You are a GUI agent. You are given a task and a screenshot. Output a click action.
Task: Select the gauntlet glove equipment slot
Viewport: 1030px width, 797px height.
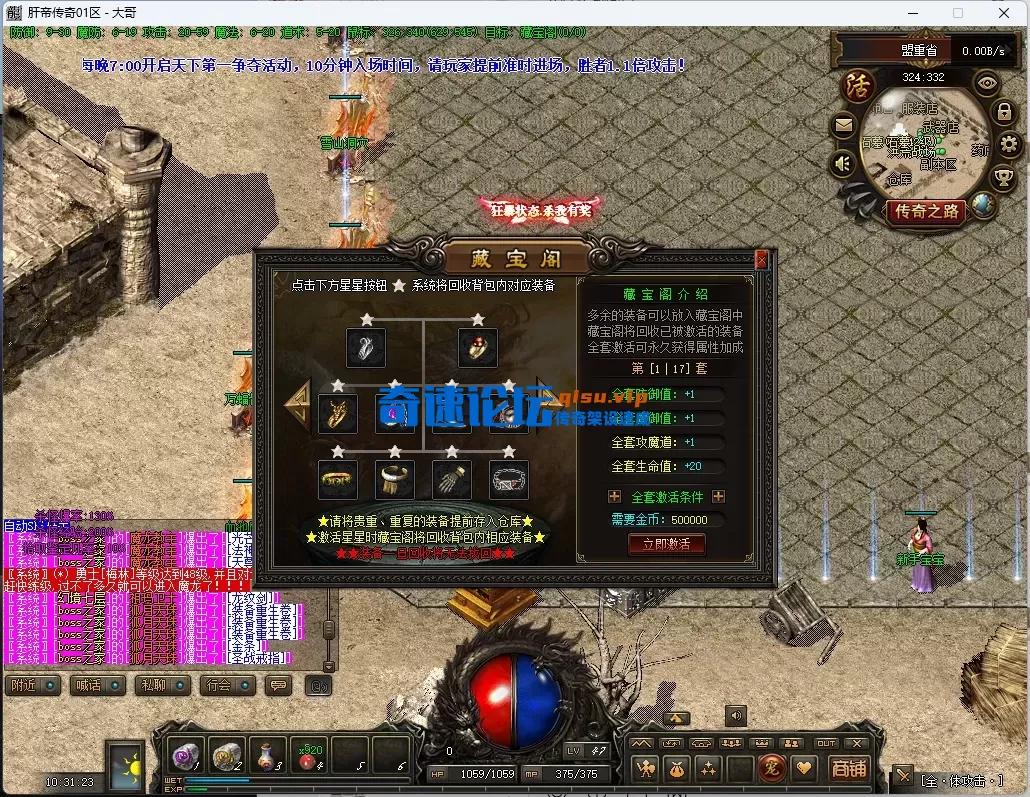[x=452, y=480]
